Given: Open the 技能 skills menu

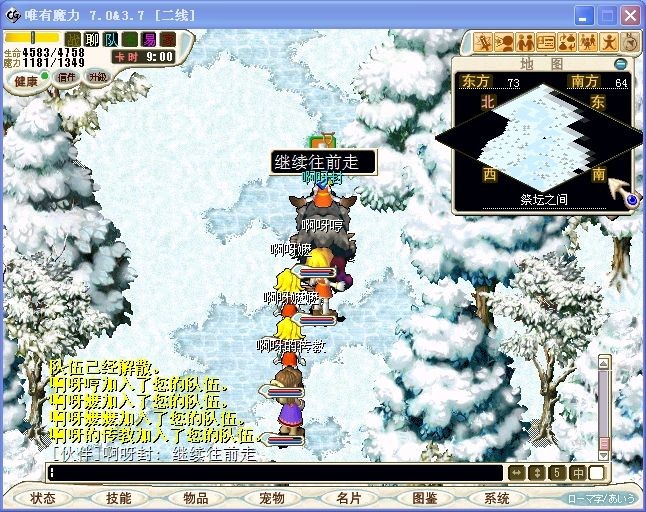Looking at the screenshot, I should (x=119, y=498).
